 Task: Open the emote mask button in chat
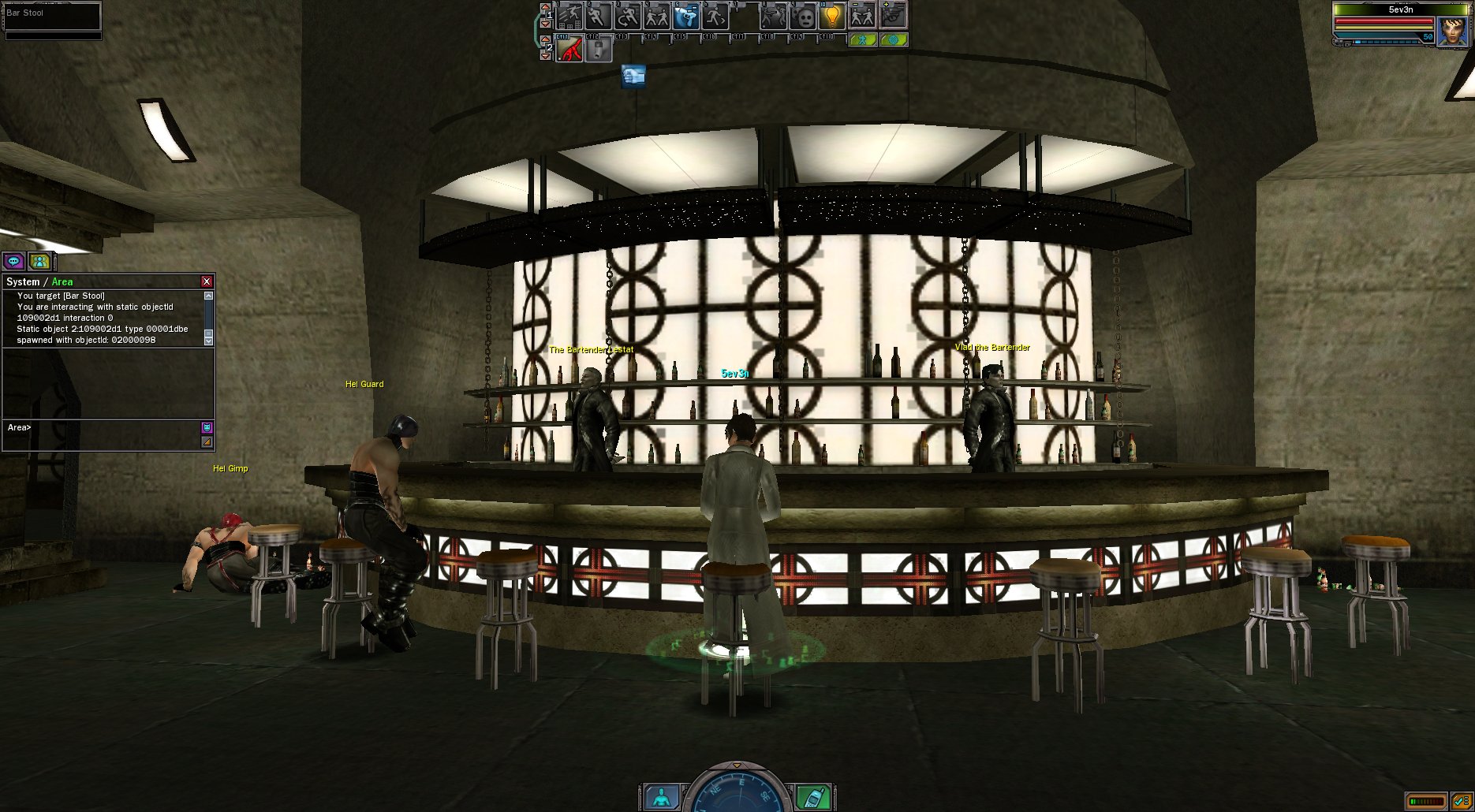(x=207, y=427)
